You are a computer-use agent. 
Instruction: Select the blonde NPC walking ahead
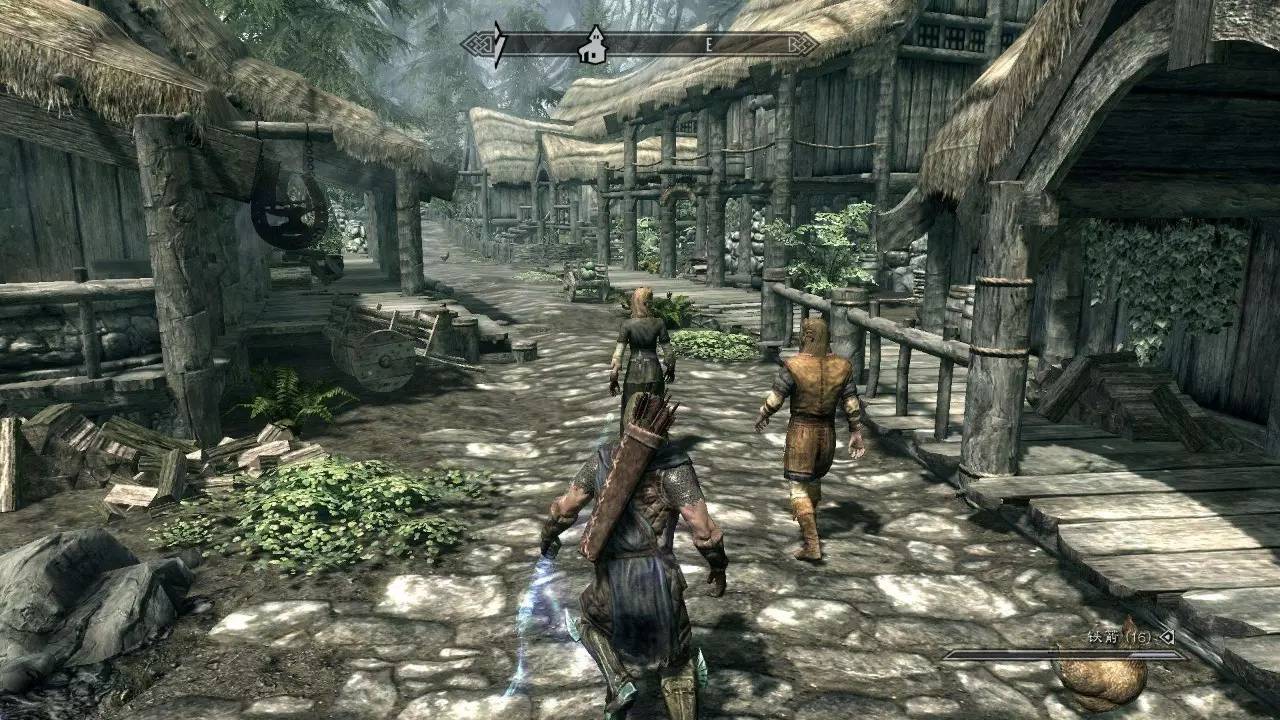pyautogui.click(x=642, y=350)
